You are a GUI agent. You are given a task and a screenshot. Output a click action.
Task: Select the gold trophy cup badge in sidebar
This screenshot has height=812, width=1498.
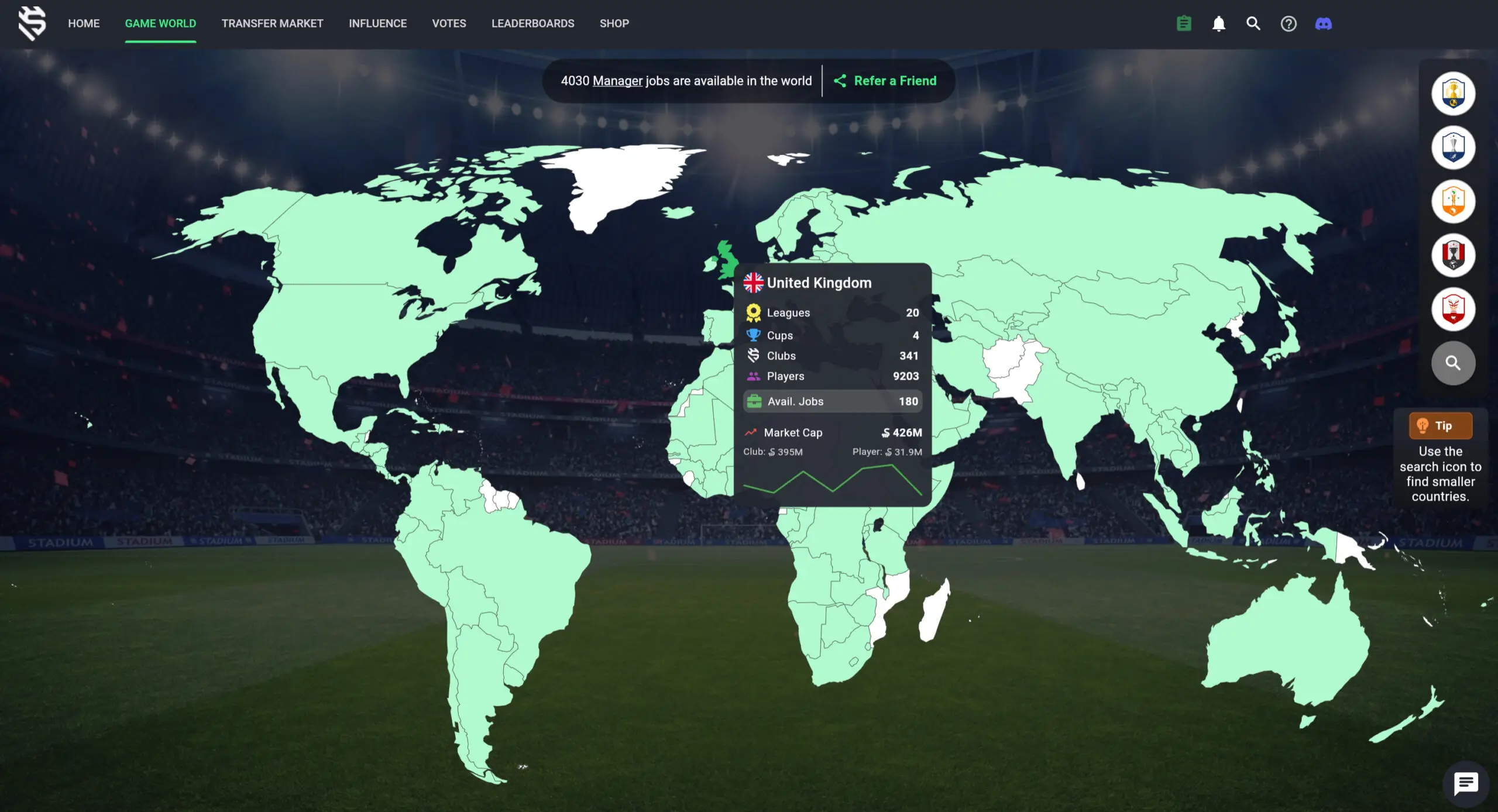pyautogui.click(x=1455, y=94)
